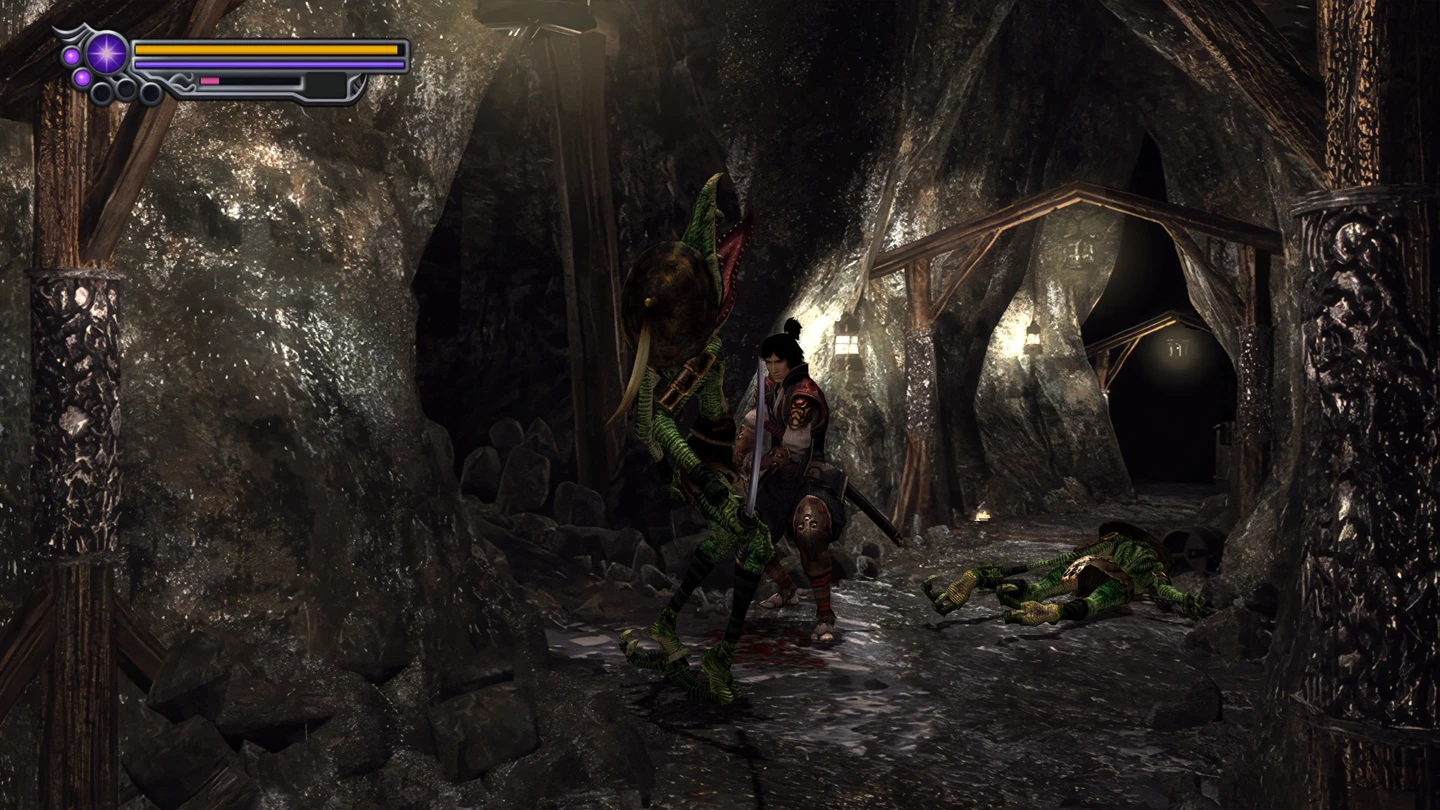Select the upper small purple magic orb
Screen dimensions: 1440x810
click(71, 54)
